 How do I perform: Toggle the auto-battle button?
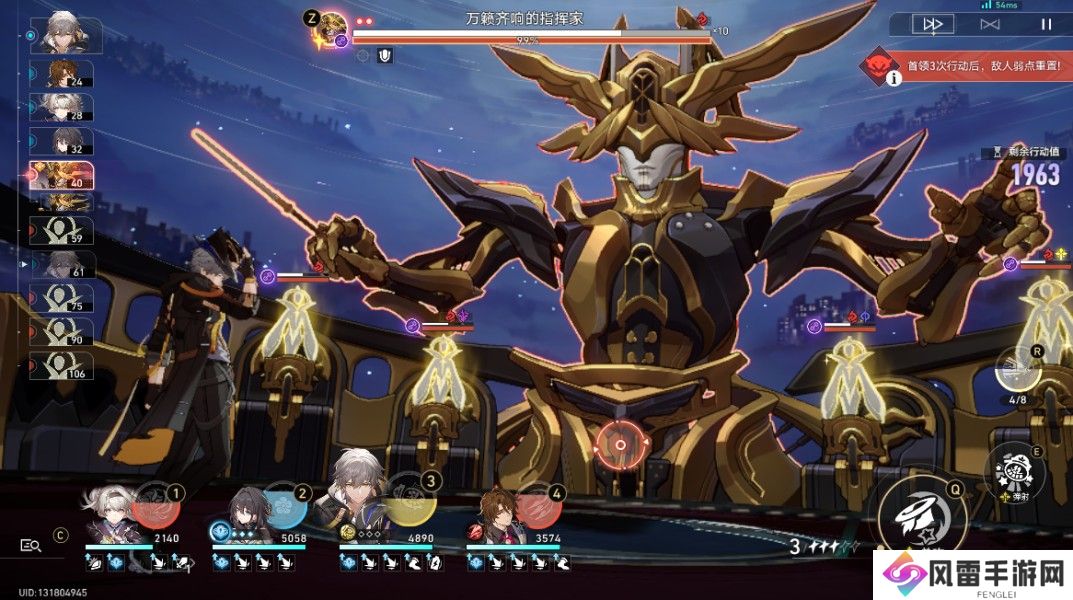click(990, 24)
